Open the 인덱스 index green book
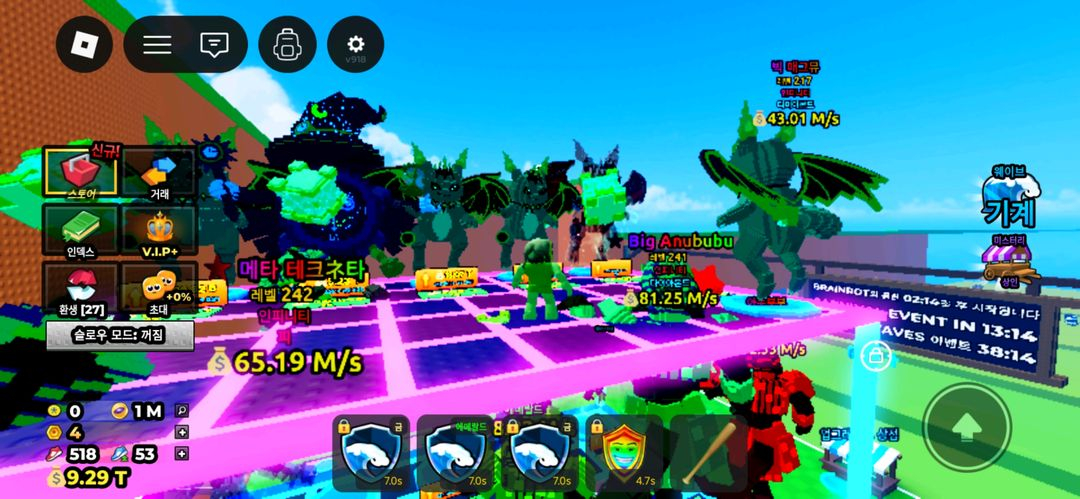The height and width of the screenshot is (499, 1080). tap(80, 230)
